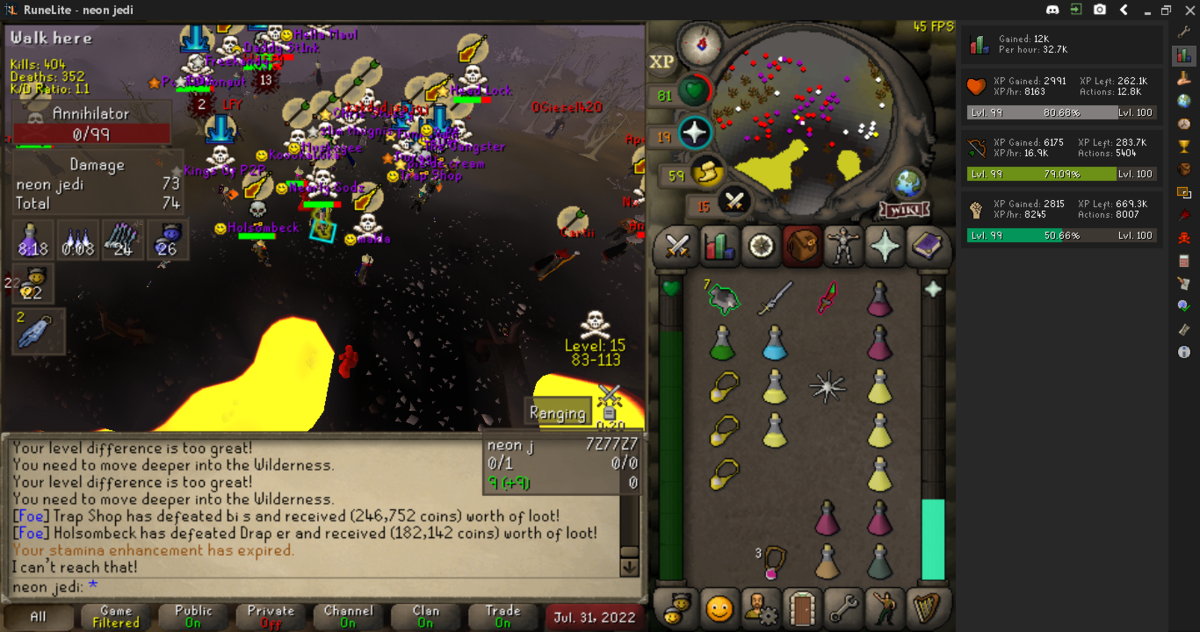Activate the special attack orb
Viewport: 1200px width, 632px height.
(694, 133)
